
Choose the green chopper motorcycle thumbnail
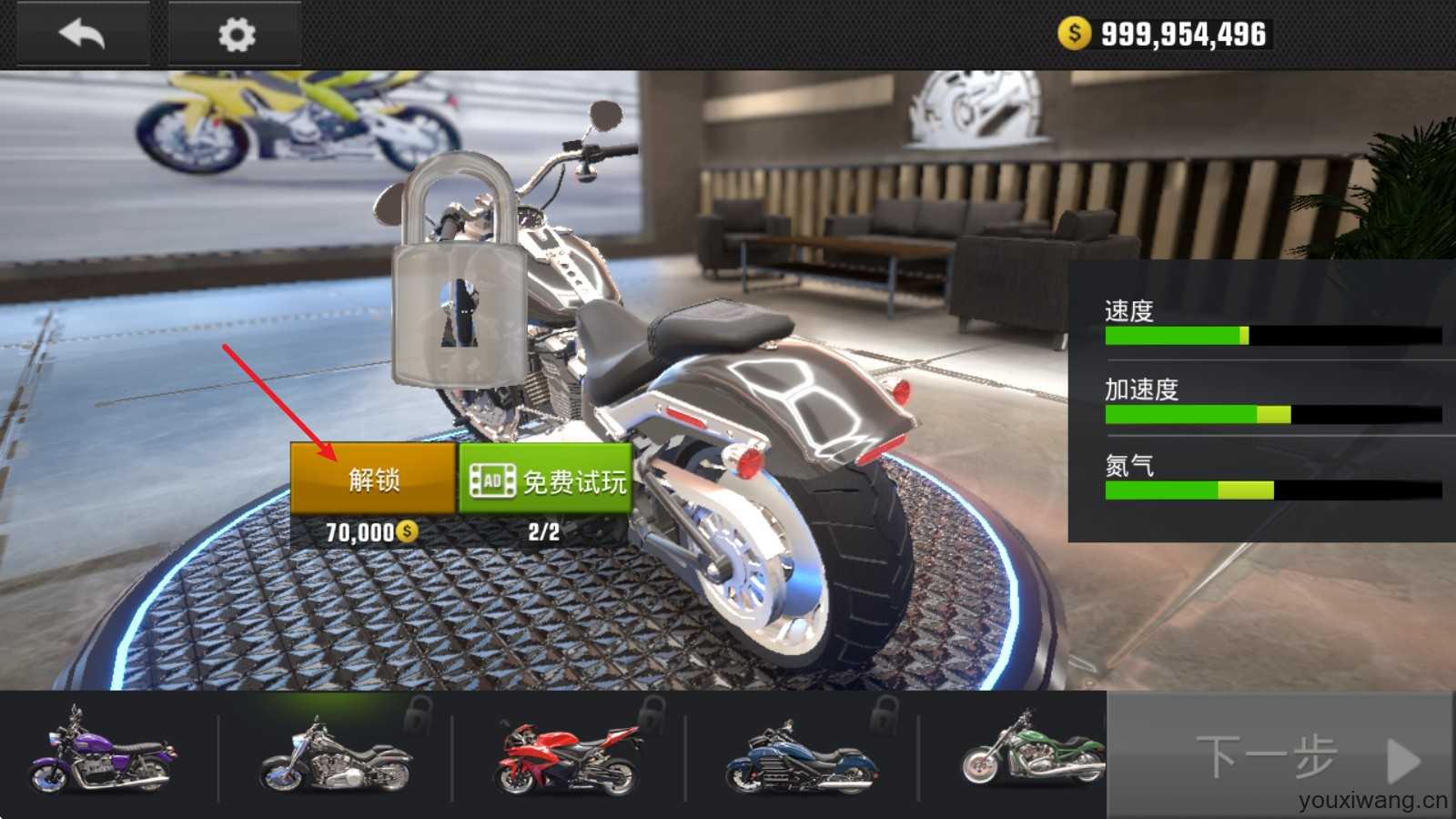pos(1032,753)
